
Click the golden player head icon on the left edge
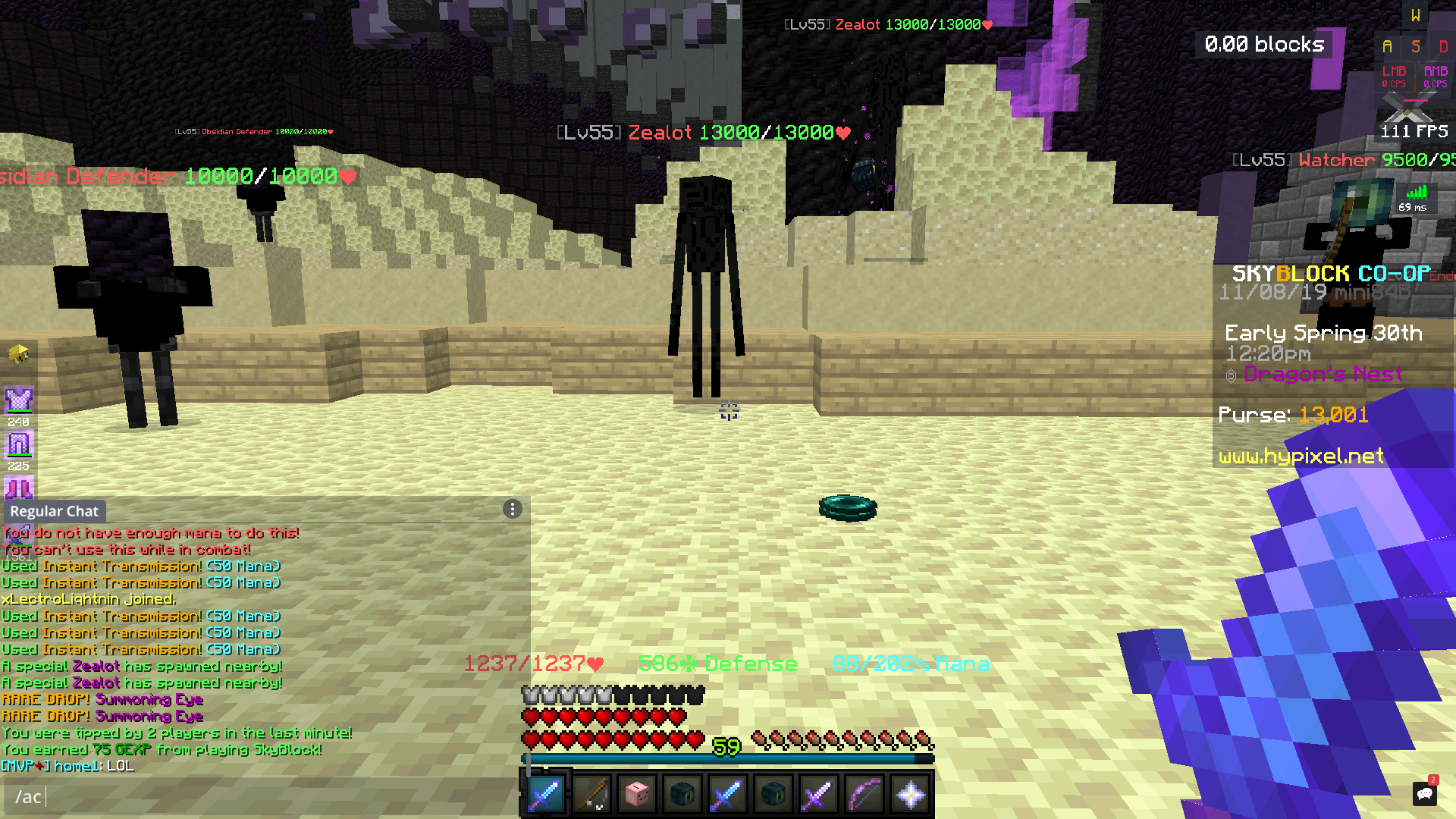[19, 355]
